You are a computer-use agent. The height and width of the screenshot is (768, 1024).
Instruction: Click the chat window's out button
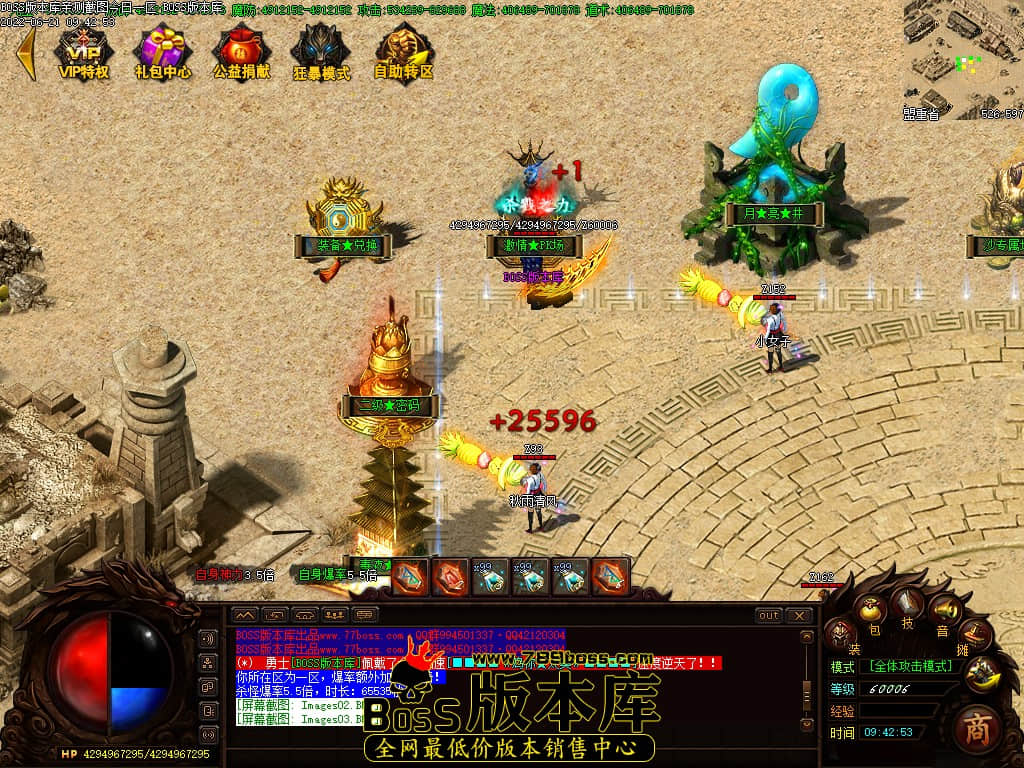(x=768, y=616)
